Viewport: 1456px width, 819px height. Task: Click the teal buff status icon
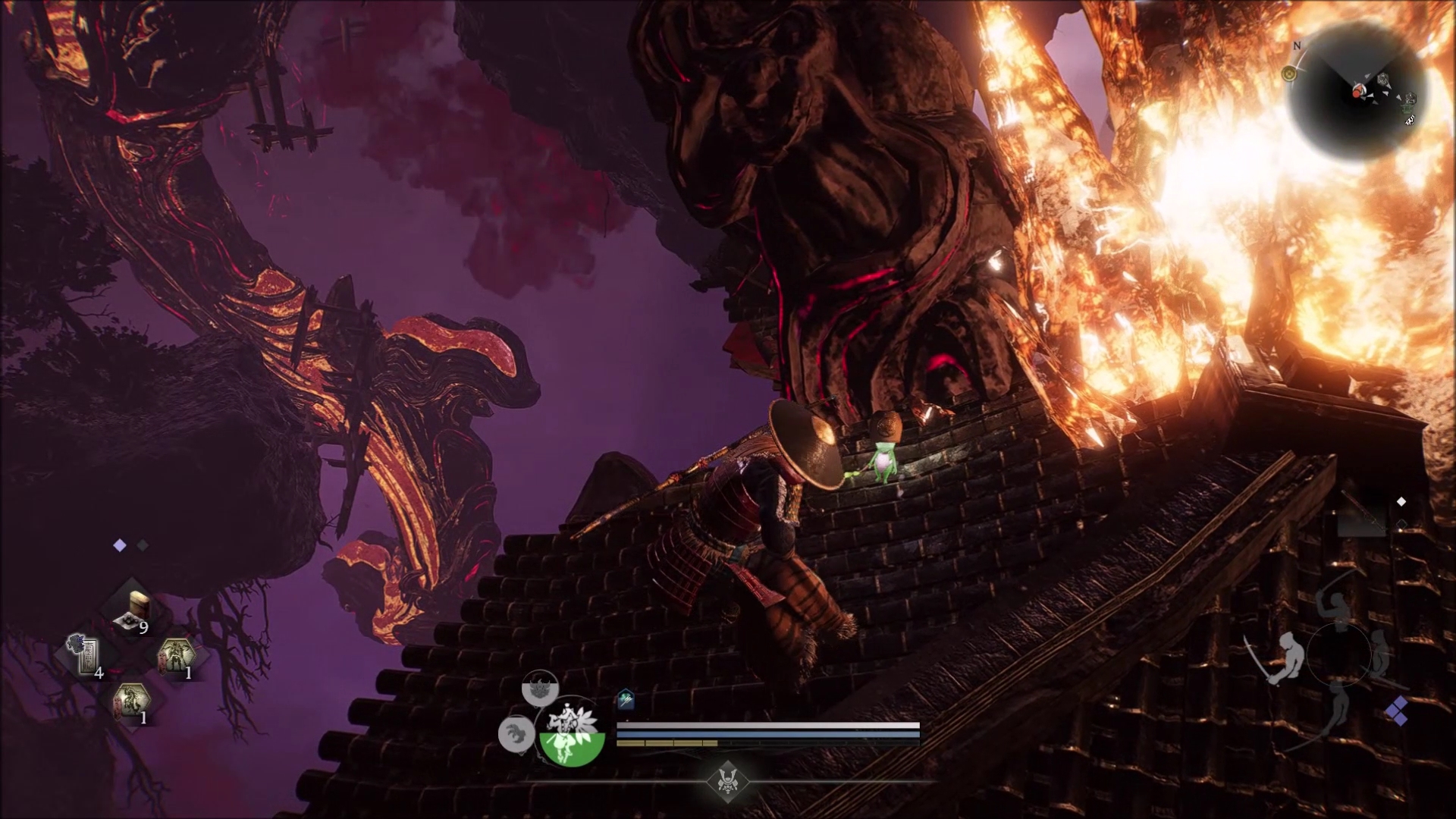point(626,699)
